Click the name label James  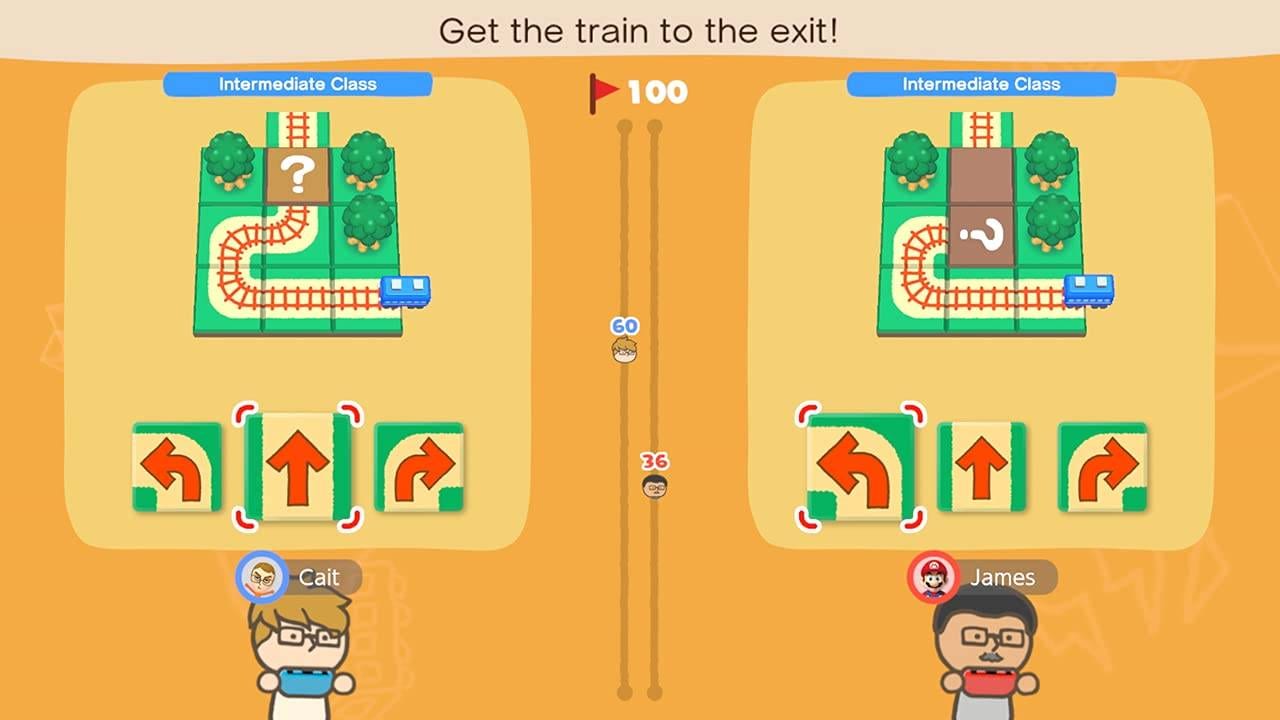pos(1005,578)
